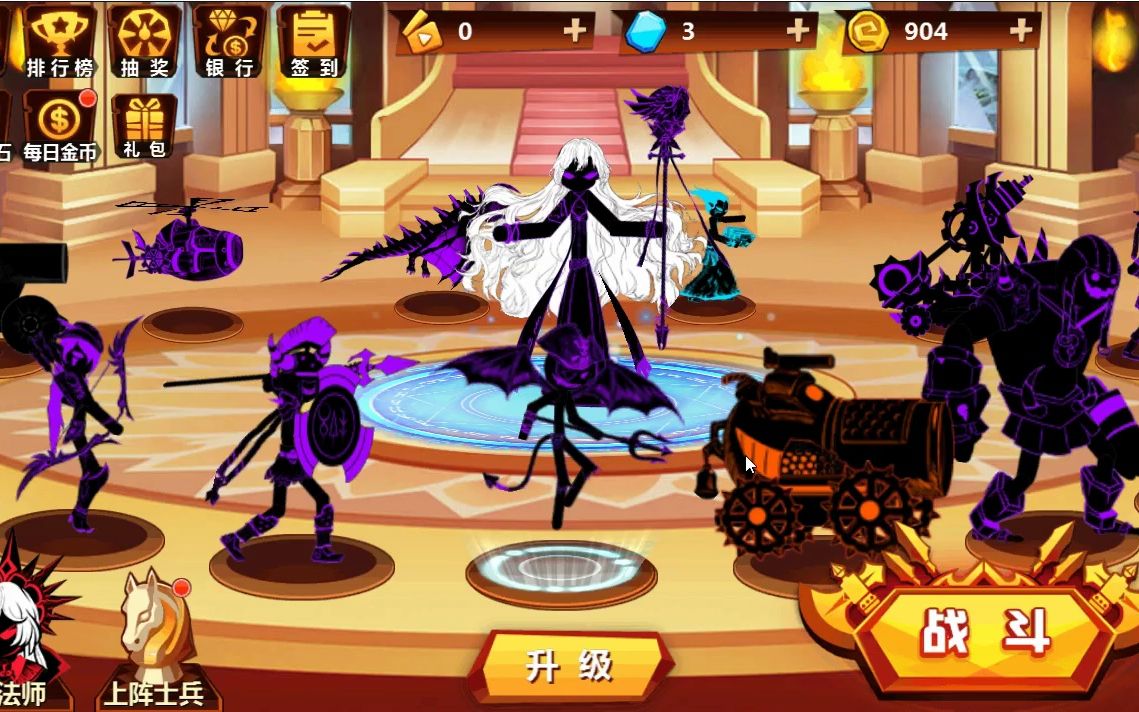Open the 上阵士兵 soldier lineup
Screen dimensions: 1139x712
coord(153,640)
